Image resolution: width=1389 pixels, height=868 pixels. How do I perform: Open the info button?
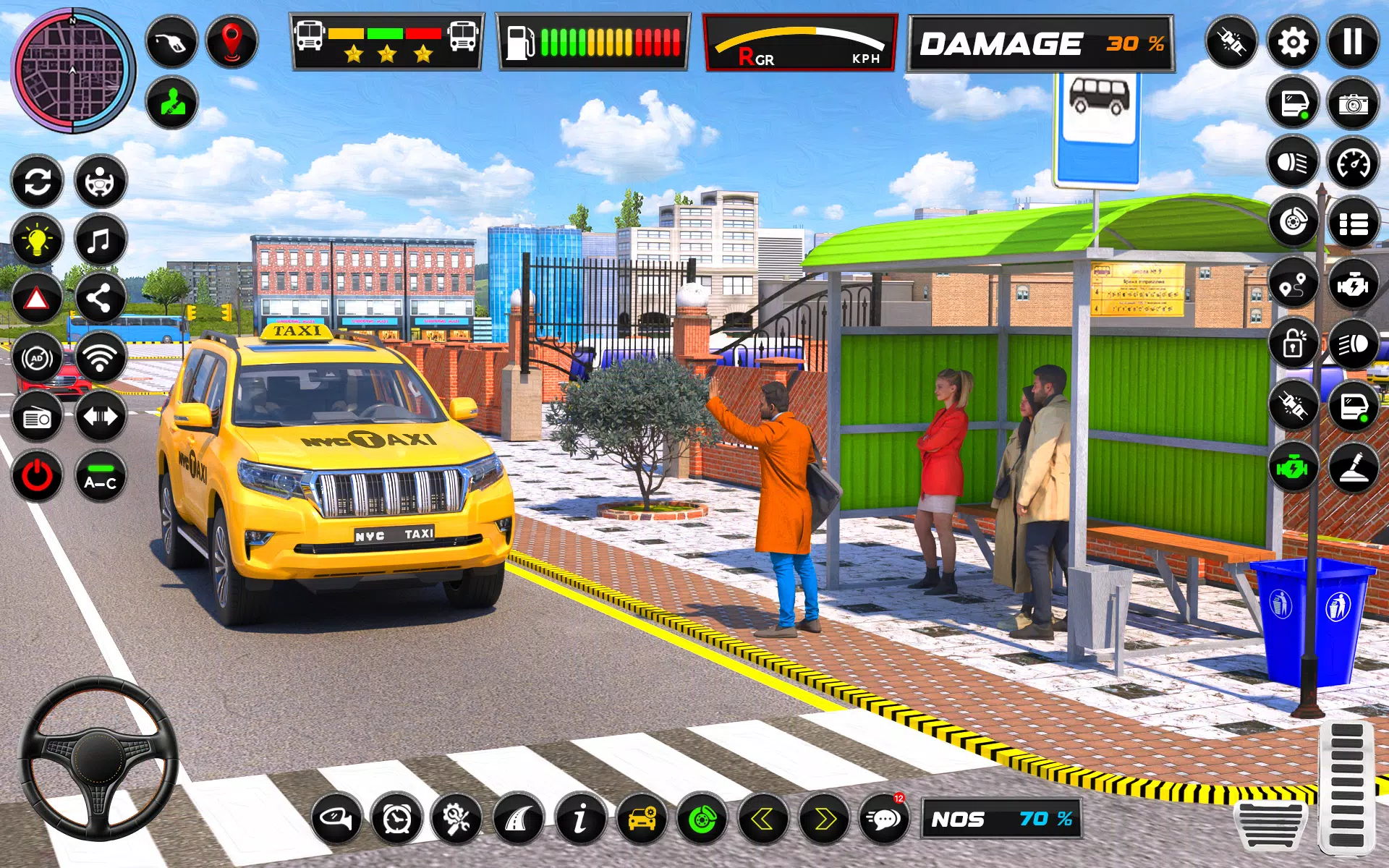[580, 820]
